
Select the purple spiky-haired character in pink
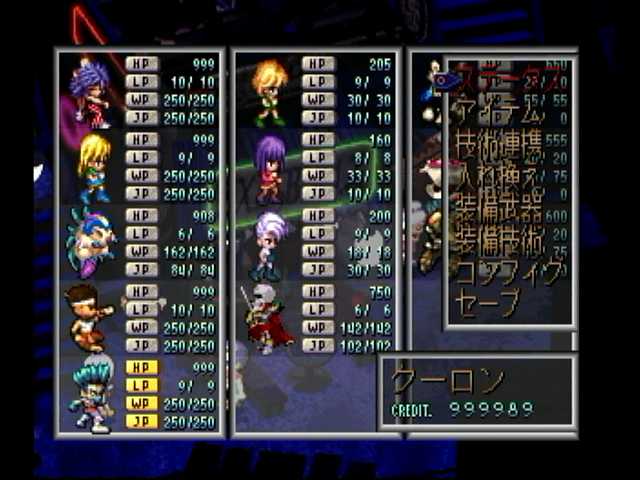coord(90,92)
